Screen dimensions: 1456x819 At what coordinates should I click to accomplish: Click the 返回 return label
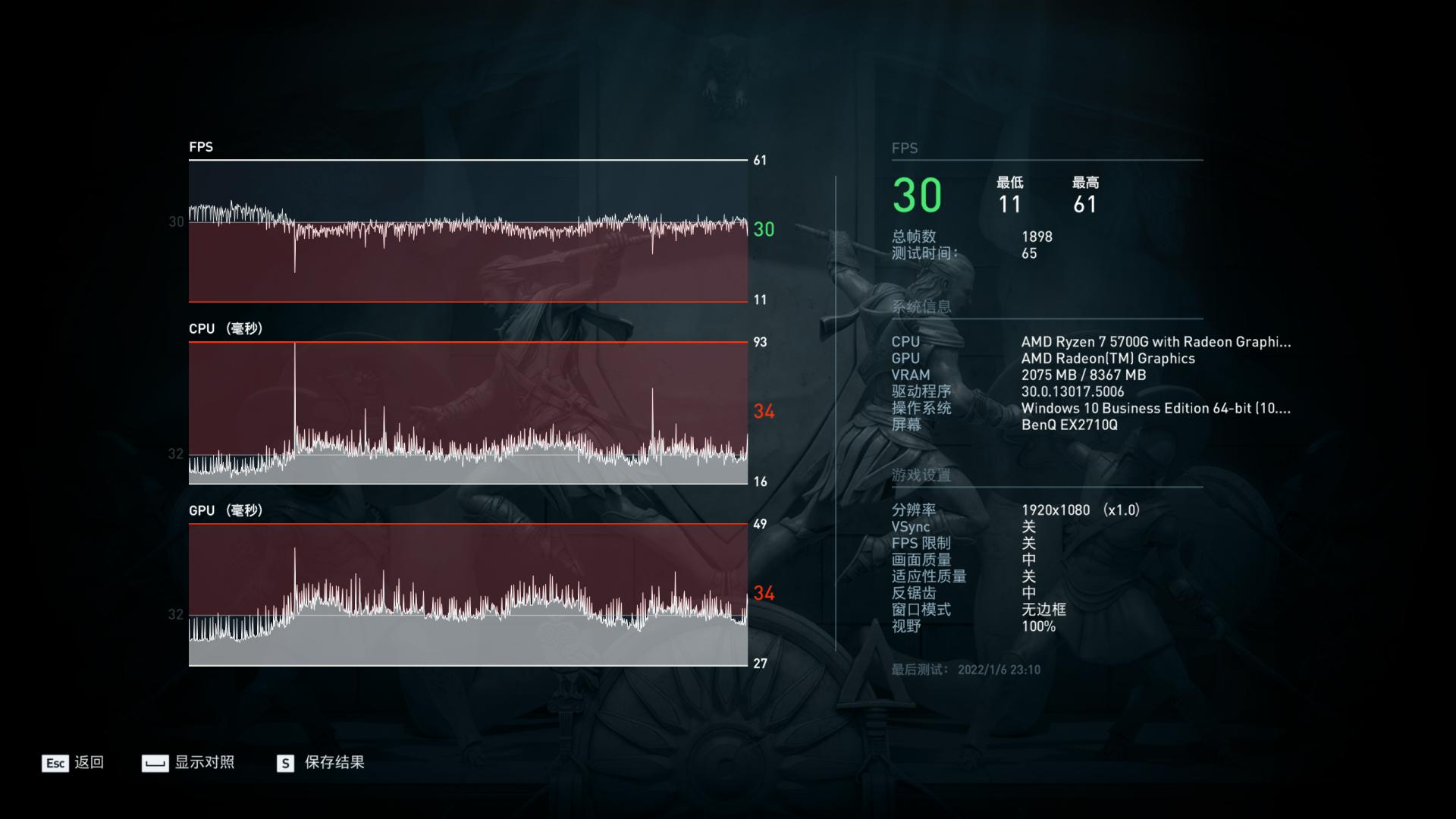point(87,764)
